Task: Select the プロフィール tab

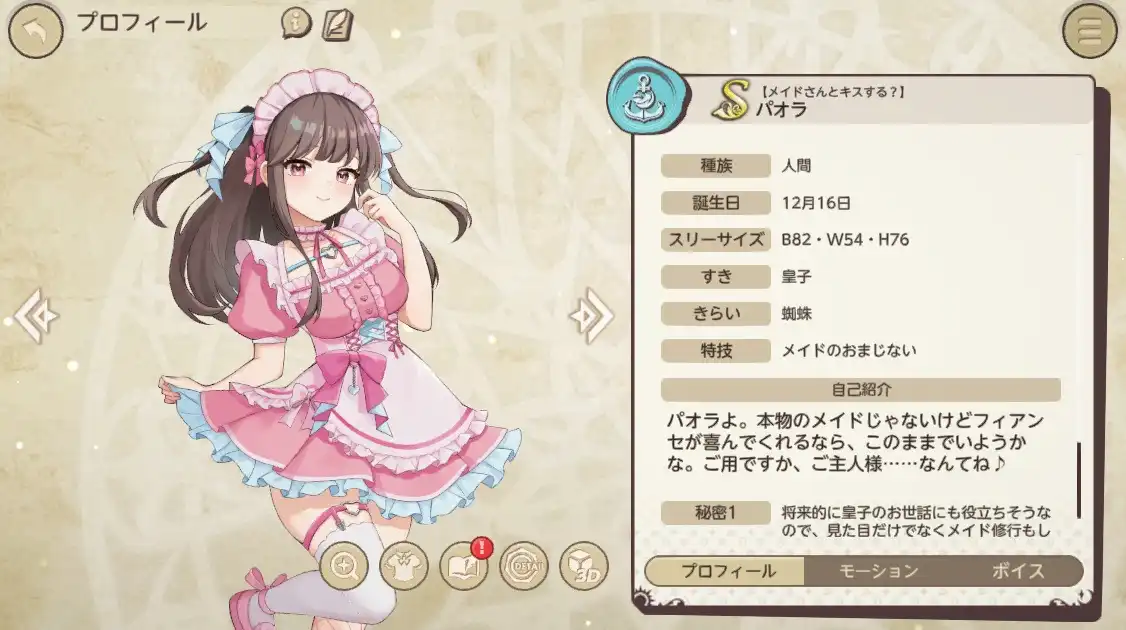Action: click(x=727, y=571)
